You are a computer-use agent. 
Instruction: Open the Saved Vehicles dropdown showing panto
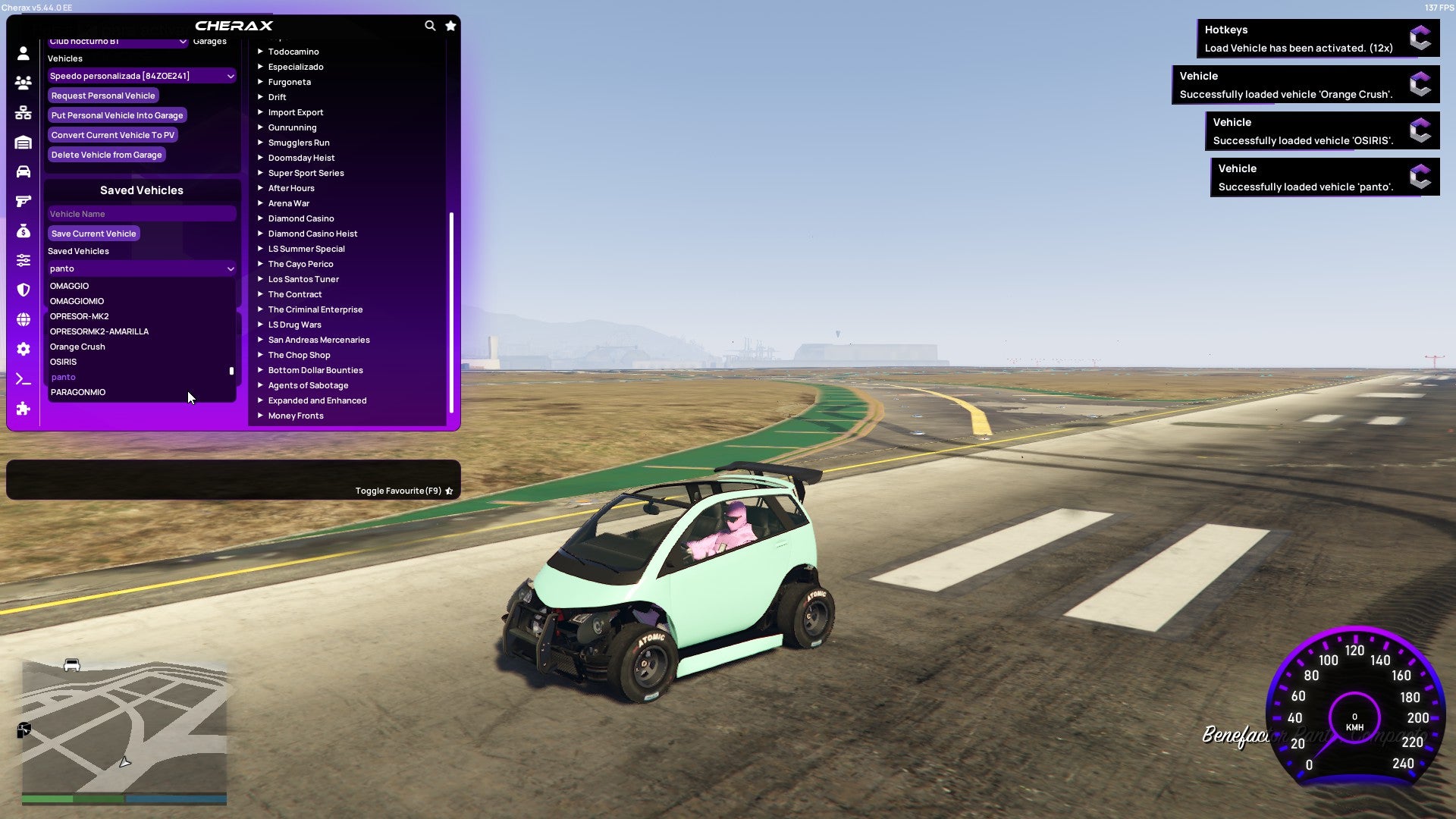tap(141, 268)
